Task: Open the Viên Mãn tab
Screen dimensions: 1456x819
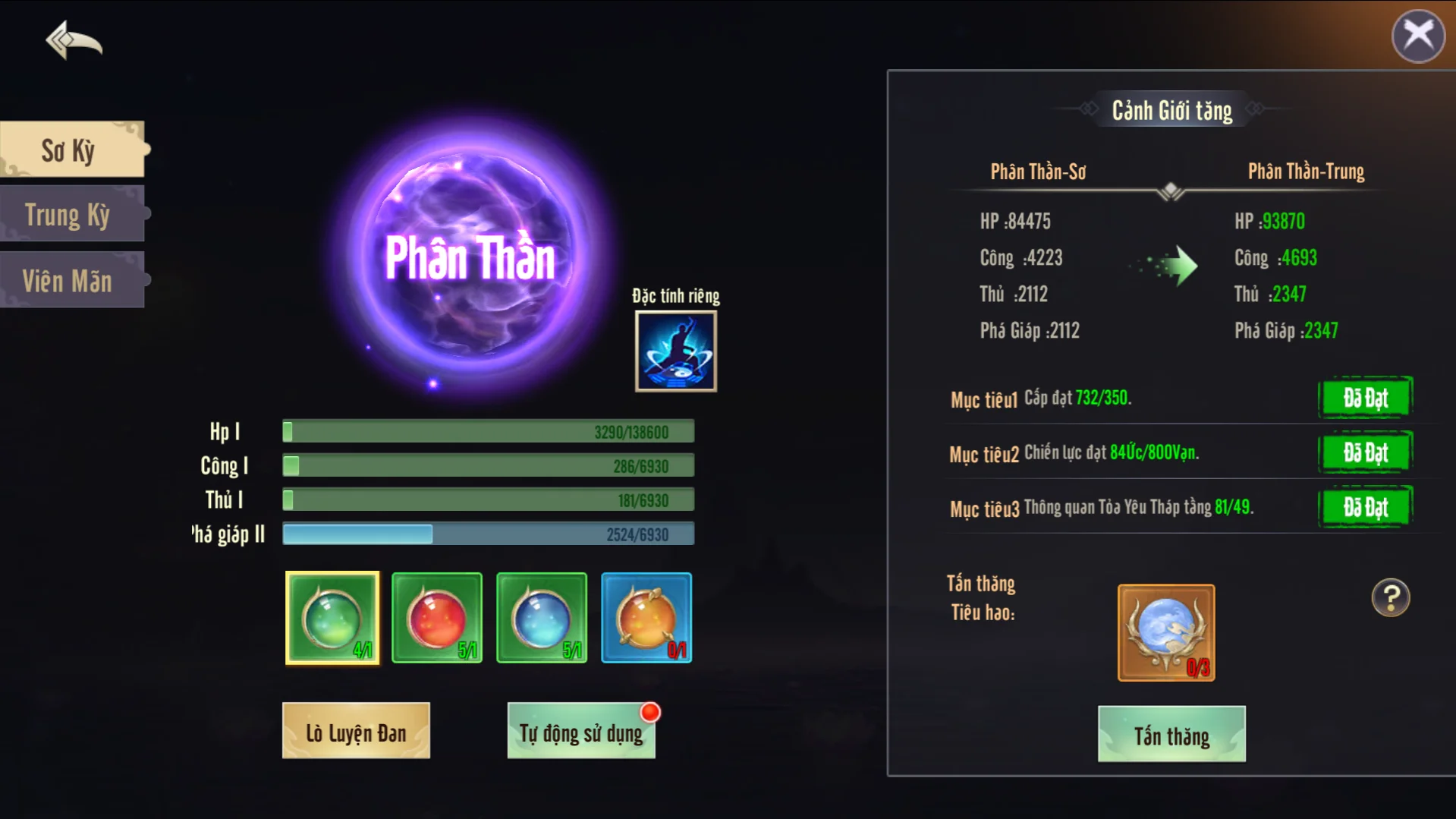Action: pos(71,281)
